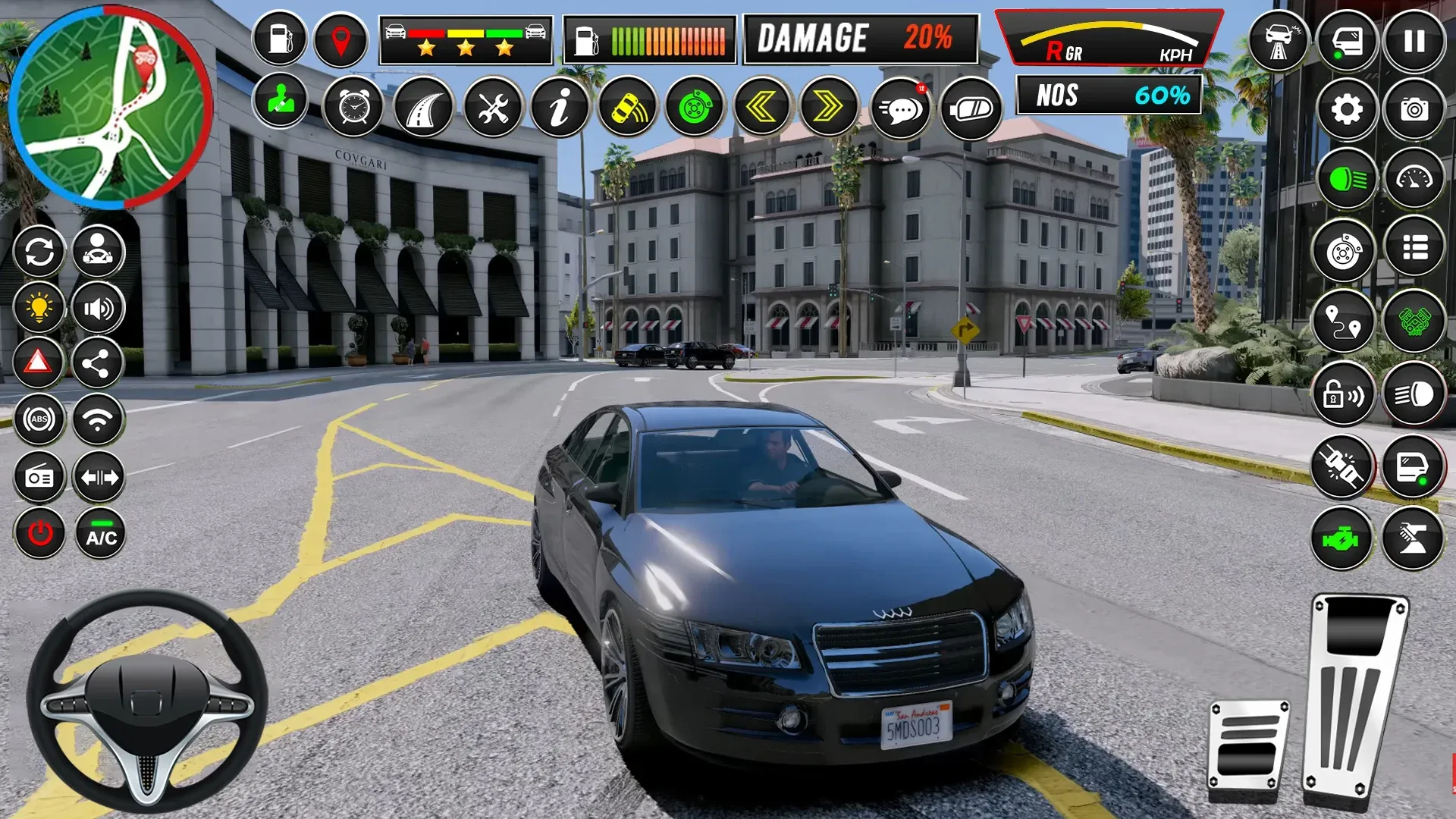Click the fuel pump station icon
Screen dimensions: 1456x819
point(280,38)
